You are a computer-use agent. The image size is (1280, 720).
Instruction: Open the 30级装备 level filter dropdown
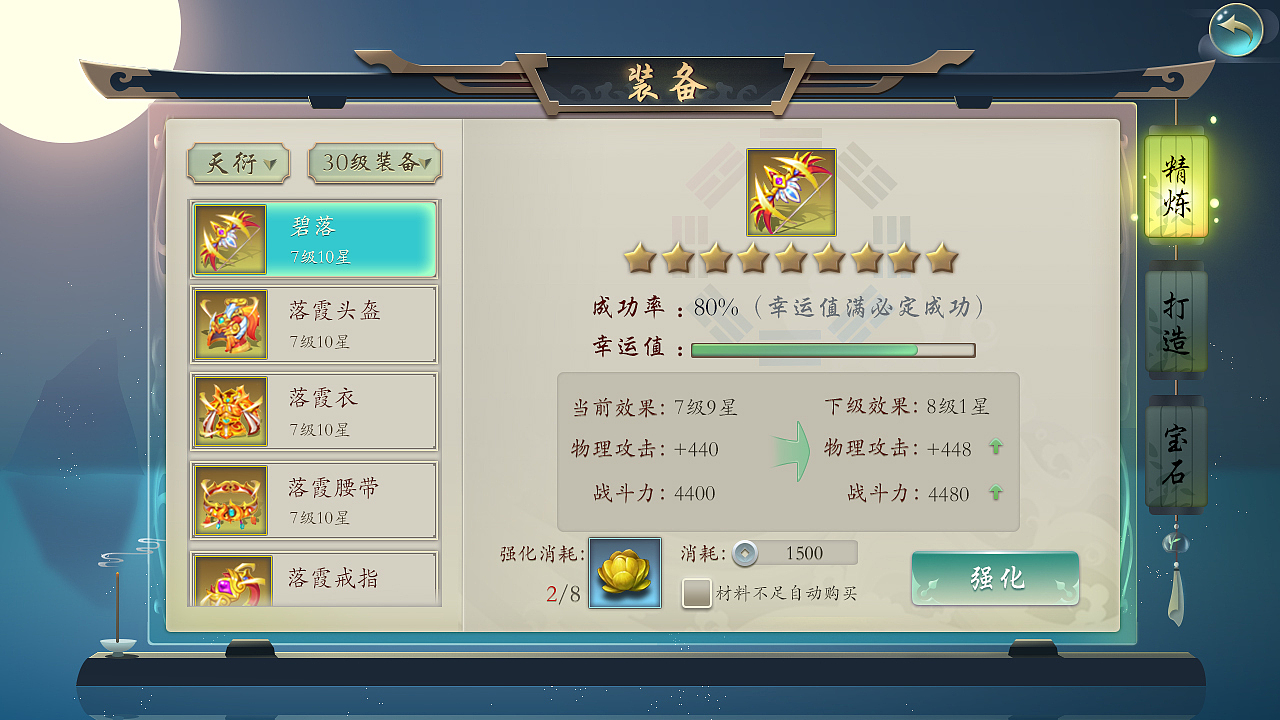374,164
